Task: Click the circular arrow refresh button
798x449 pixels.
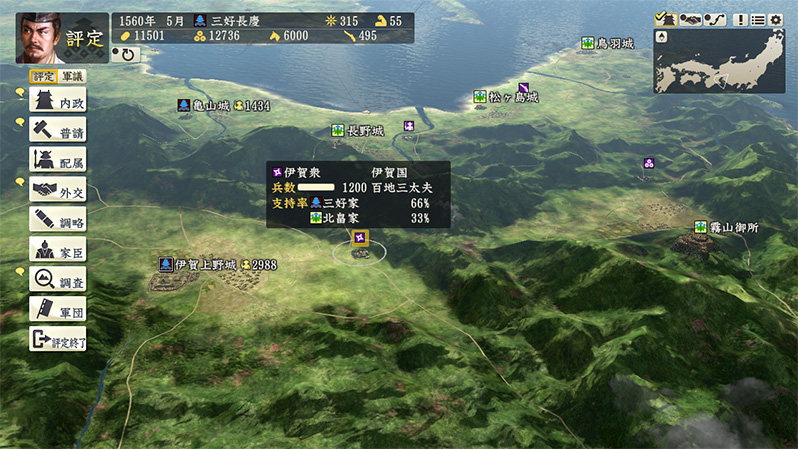Action: (128, 54)
